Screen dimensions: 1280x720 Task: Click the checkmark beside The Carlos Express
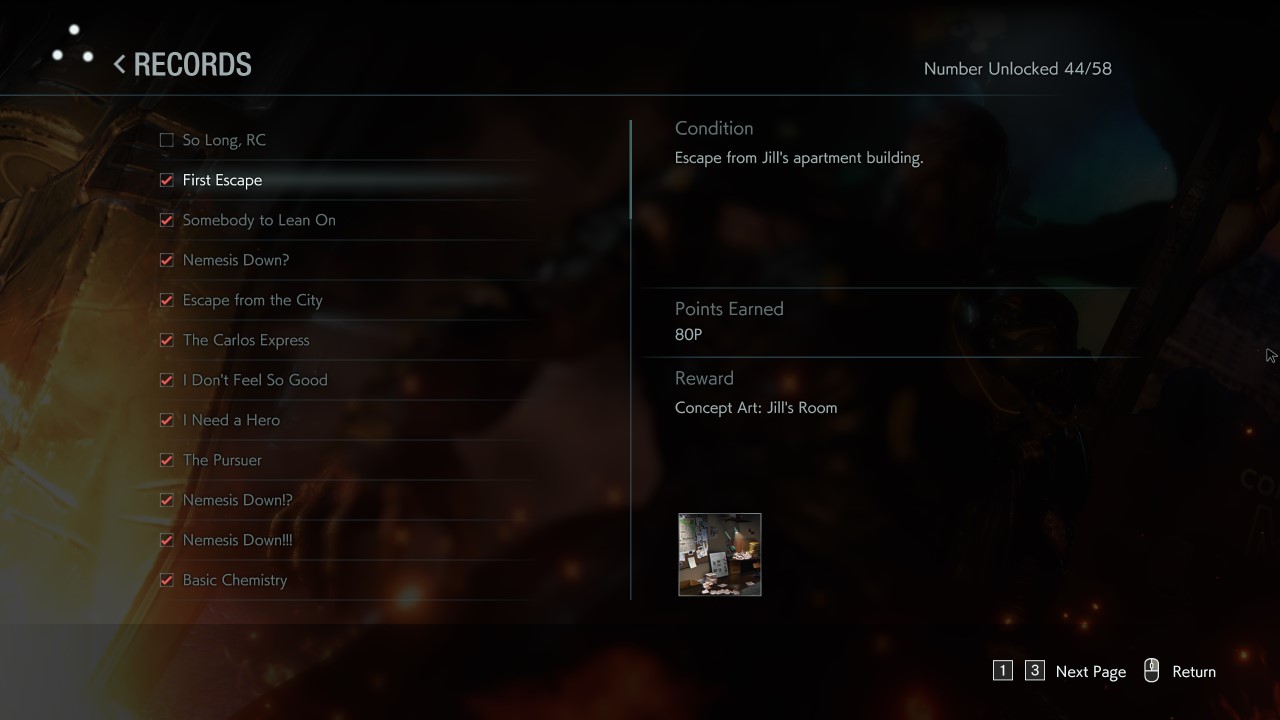[x=166, y=340]
